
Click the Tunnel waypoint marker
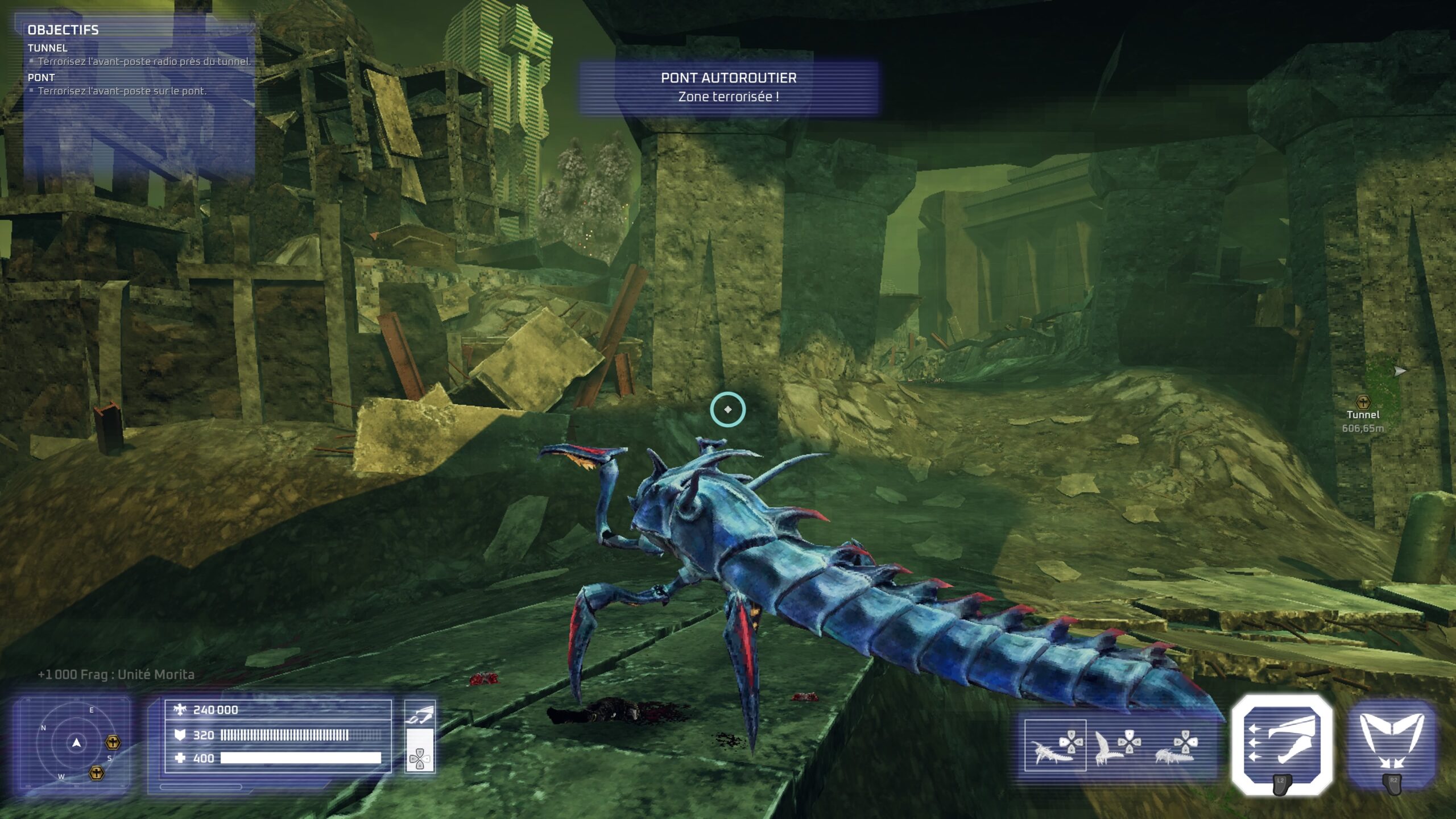click(1363, 403)
